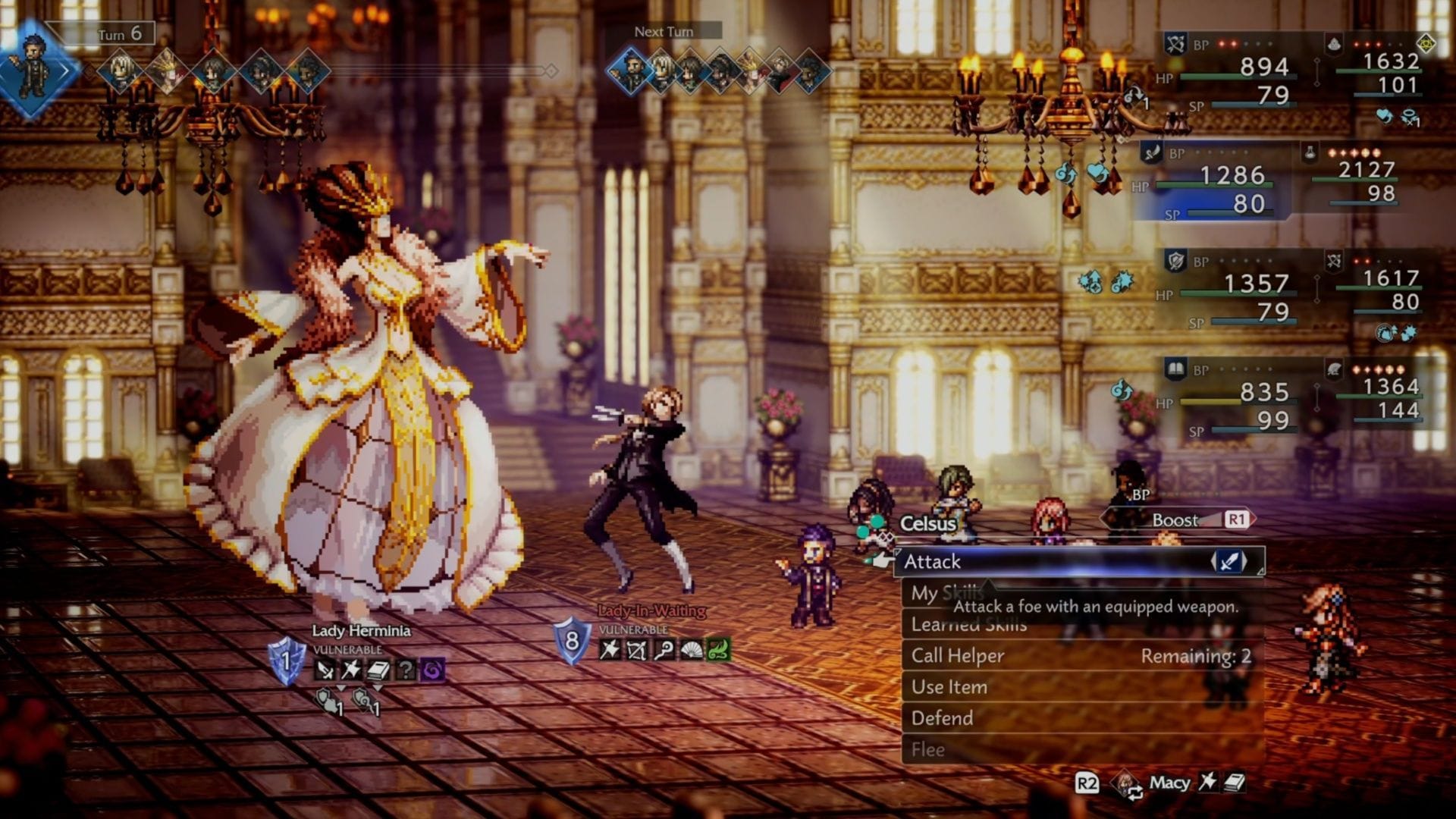The image size is (1456, 819).
Task: Toggle the unknown question mark weakness on Lady Herminia
Action: pyautogui.click(x=406, y=669)
